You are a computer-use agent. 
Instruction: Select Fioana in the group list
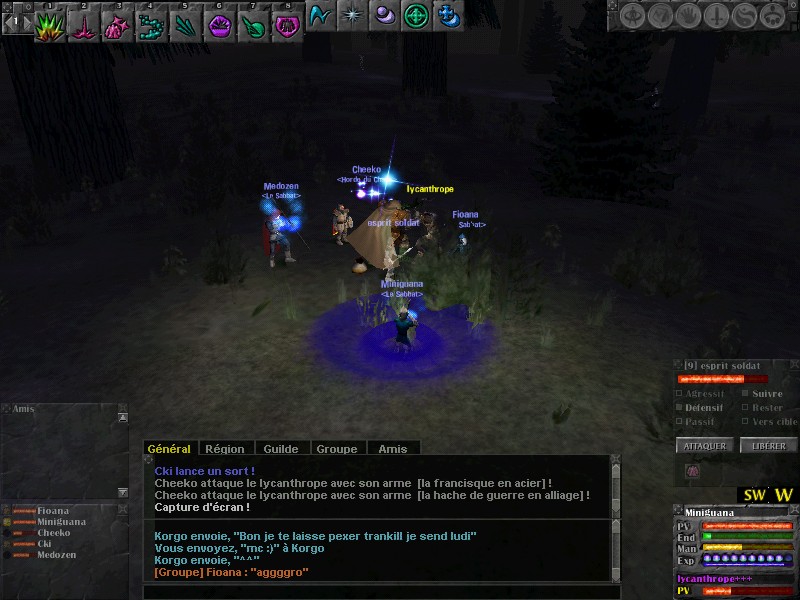53,511
